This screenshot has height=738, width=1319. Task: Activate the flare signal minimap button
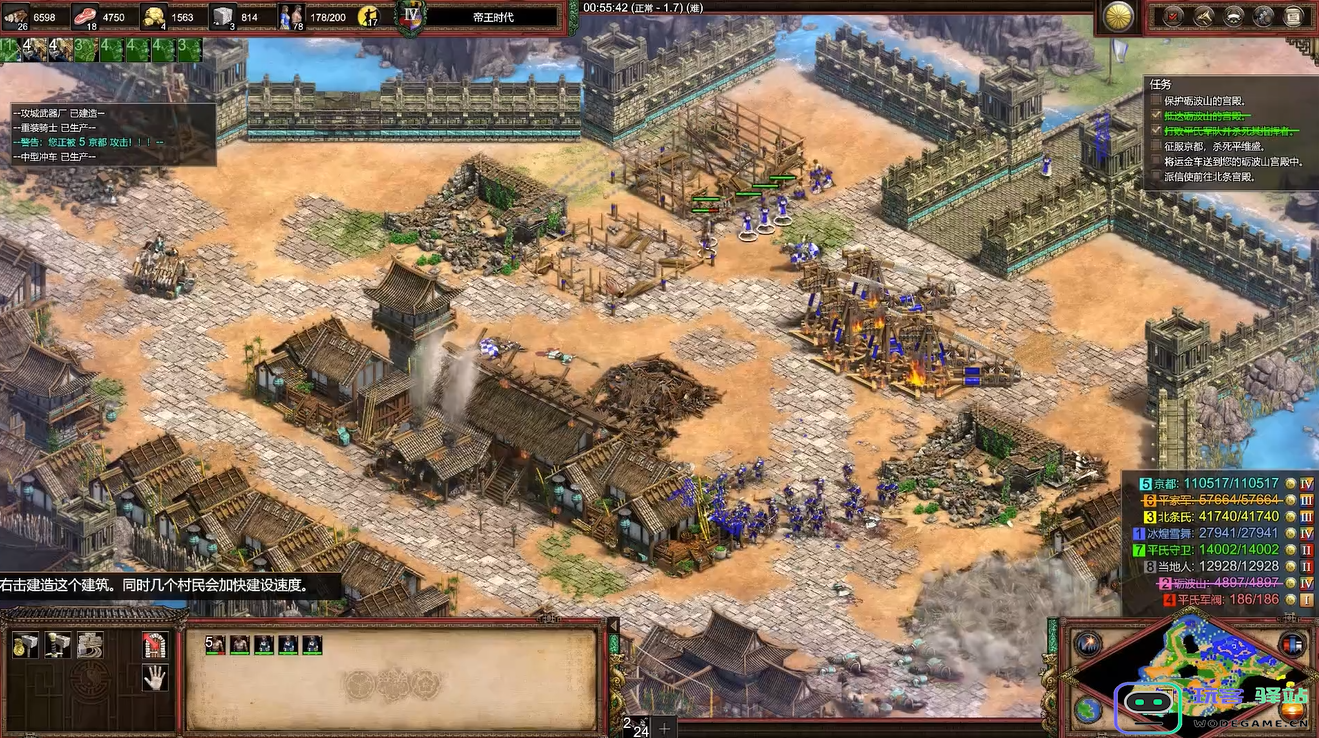(x=1088, y=645)
